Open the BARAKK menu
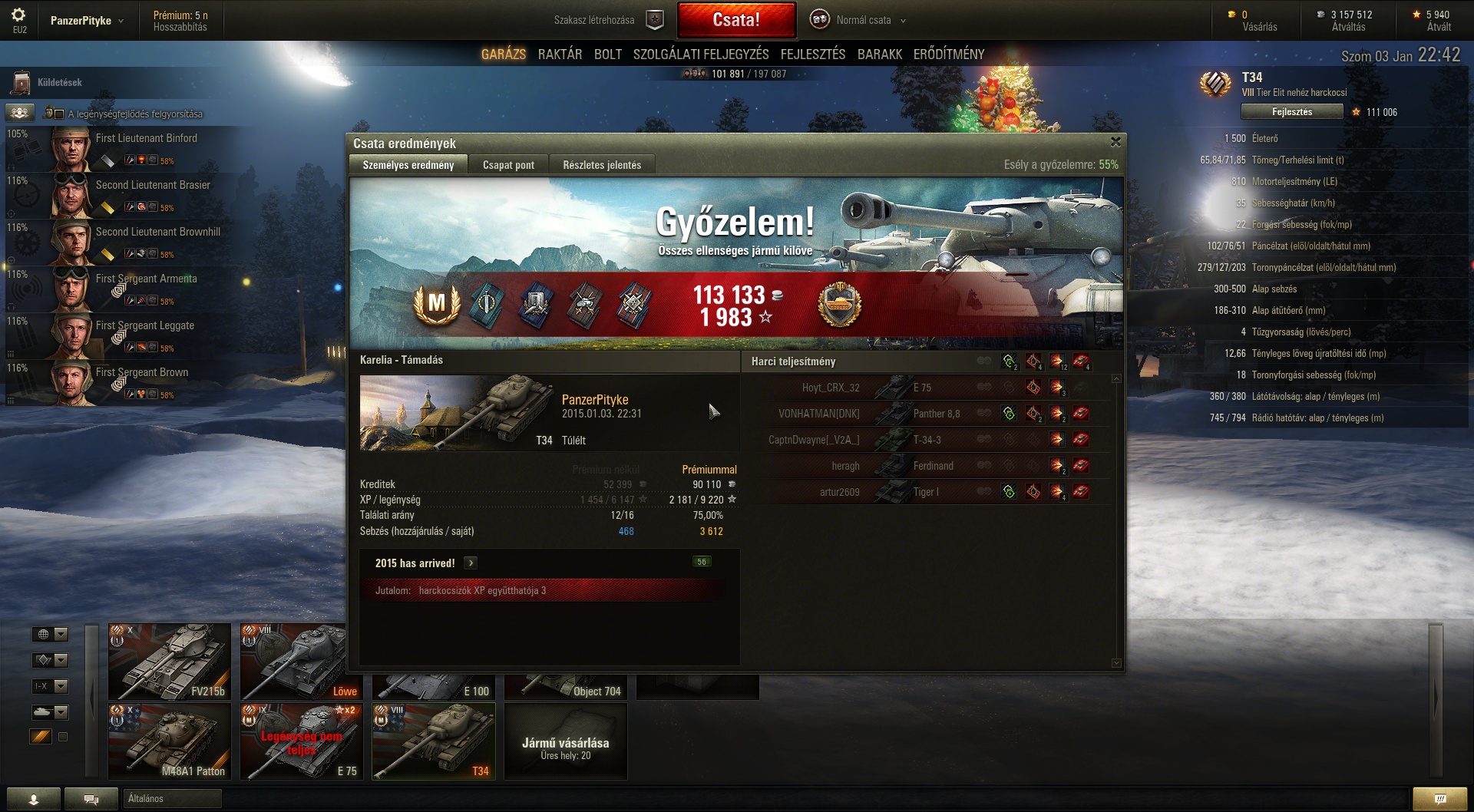 click(x=879, y=54)
